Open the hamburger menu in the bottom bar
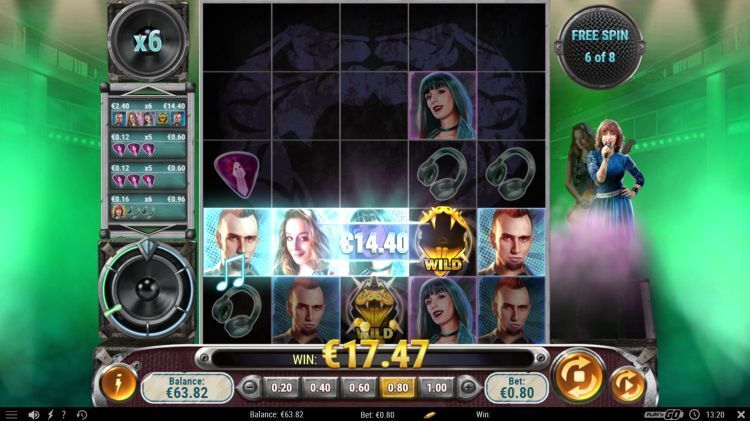 coord(11,414)
